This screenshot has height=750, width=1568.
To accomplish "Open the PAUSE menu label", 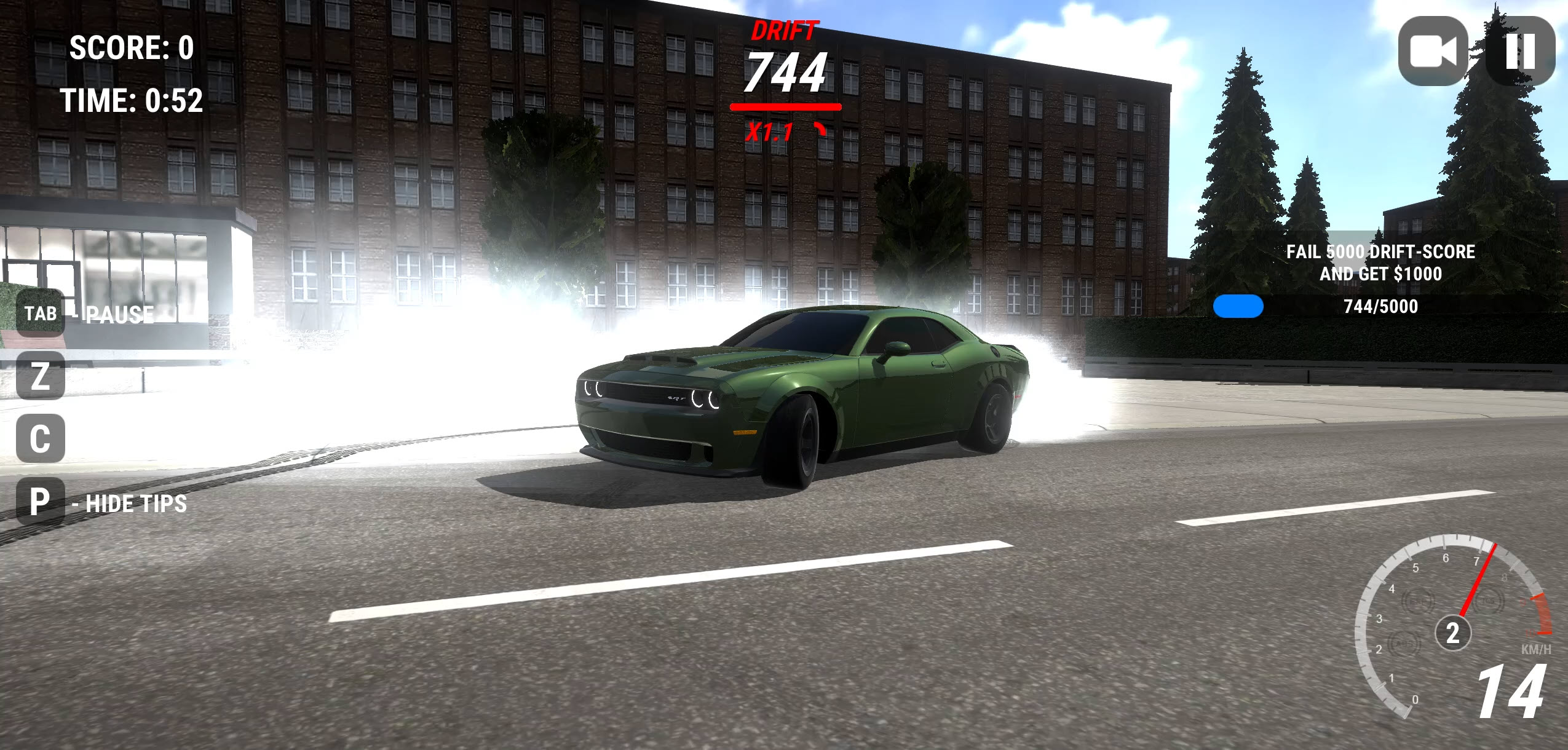I will [119, 315].
